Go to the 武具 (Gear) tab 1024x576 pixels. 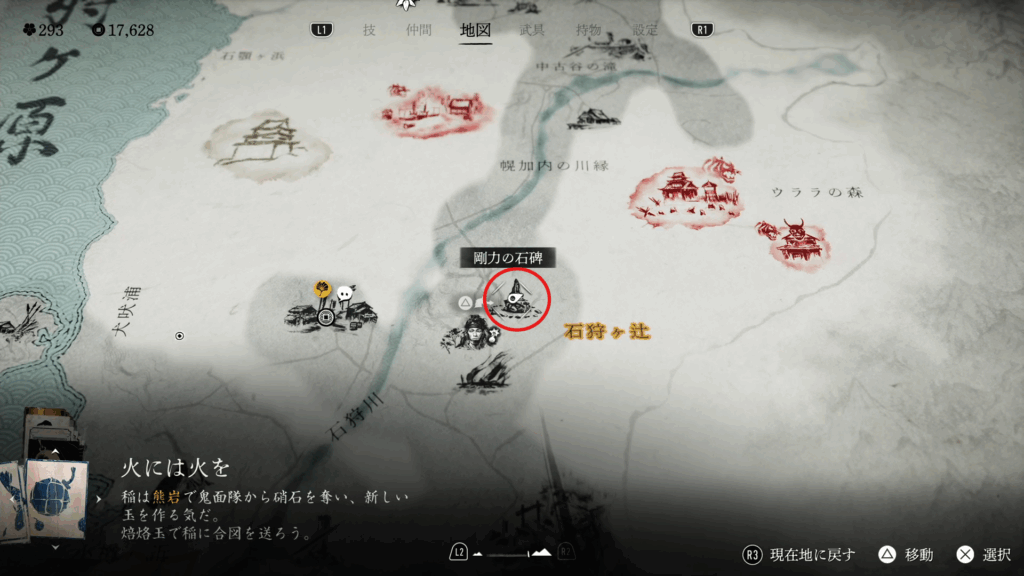point(532,30)
